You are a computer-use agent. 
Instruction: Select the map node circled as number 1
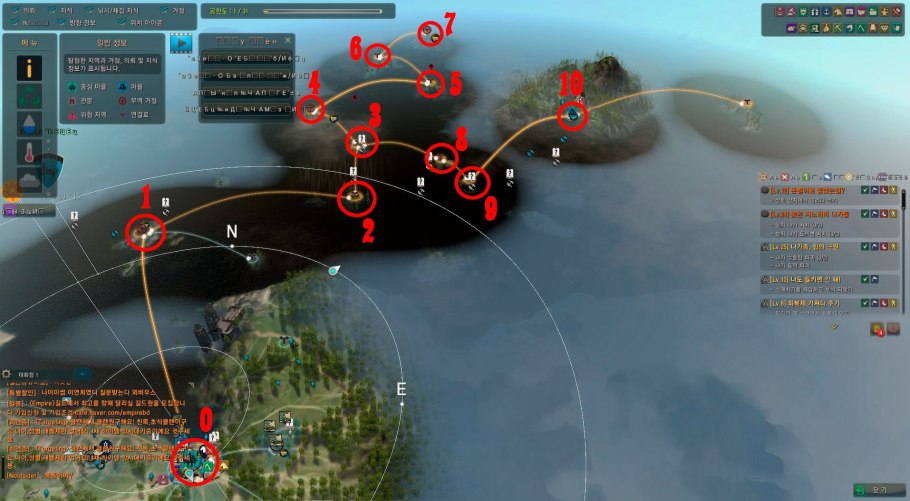pyautogui.click(x=147, y=232)
